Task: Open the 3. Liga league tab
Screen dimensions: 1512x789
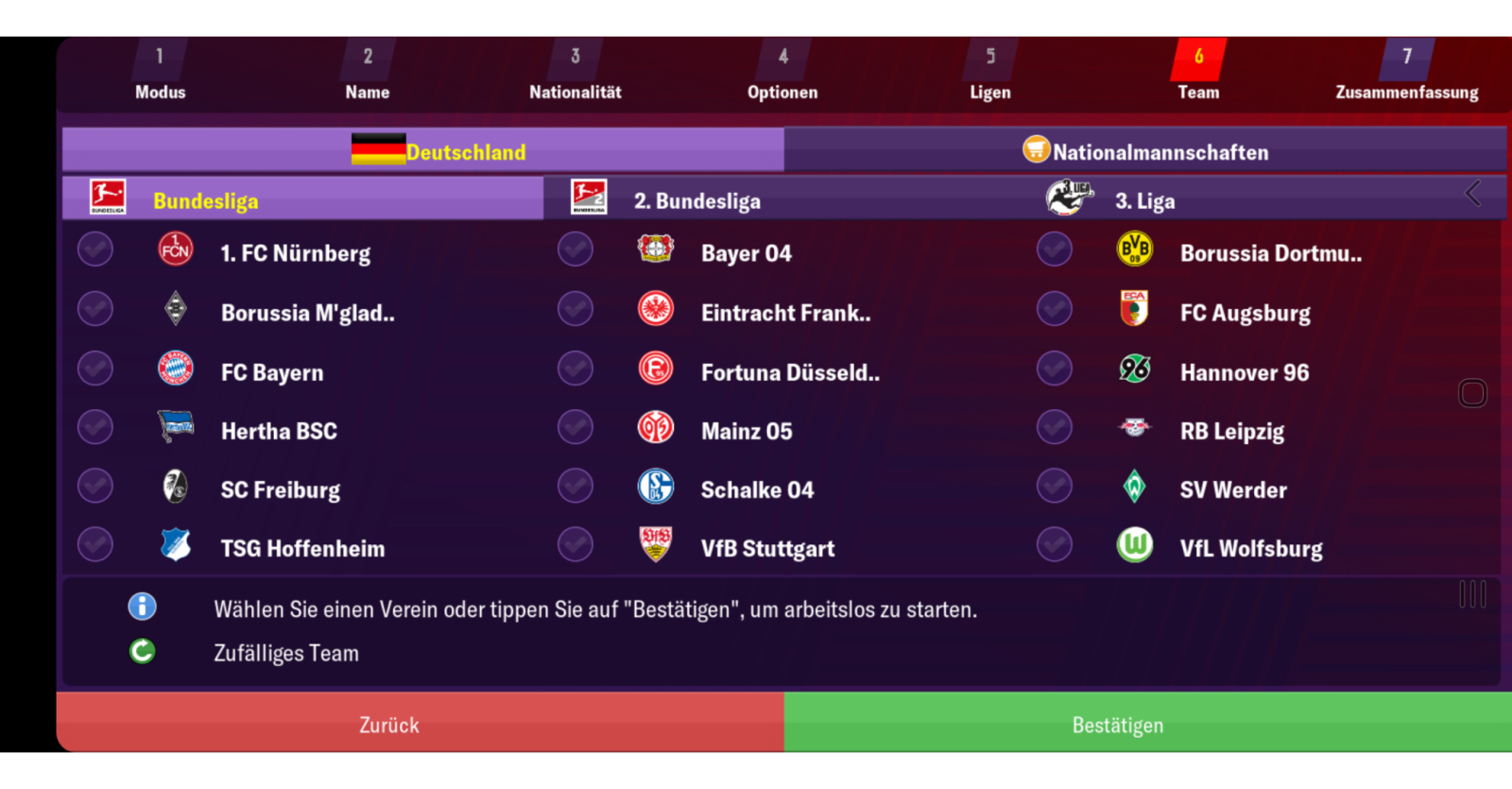Action: [x=1143, y=200]
